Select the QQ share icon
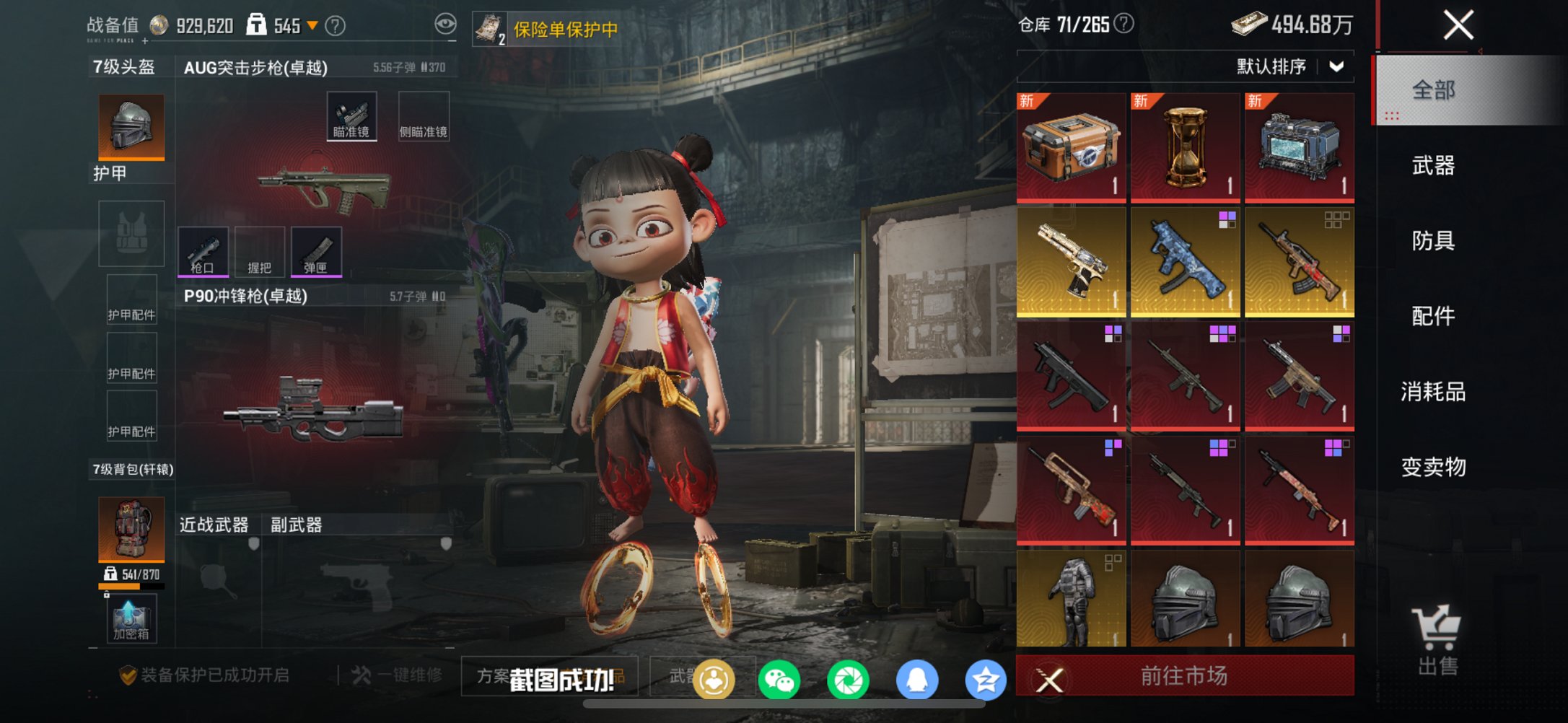 tap(916, 679)
